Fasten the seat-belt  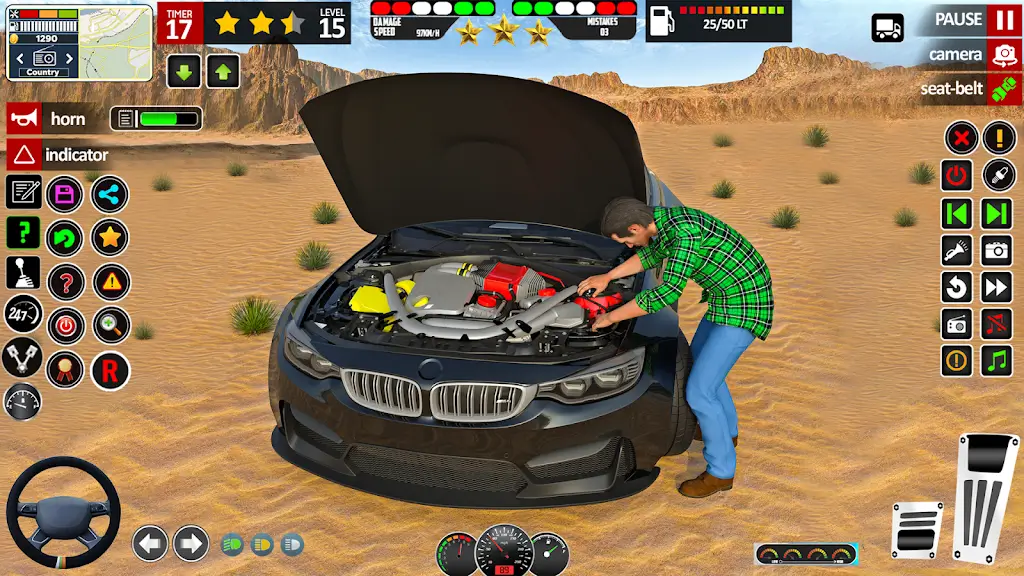coord(1004,89)
